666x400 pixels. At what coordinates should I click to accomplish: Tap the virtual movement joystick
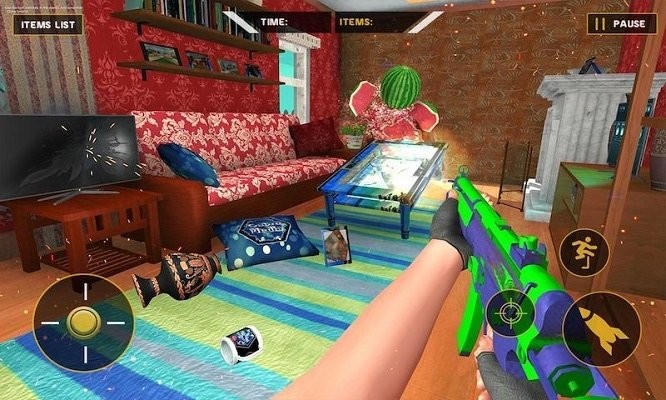[x=83, y=323]
